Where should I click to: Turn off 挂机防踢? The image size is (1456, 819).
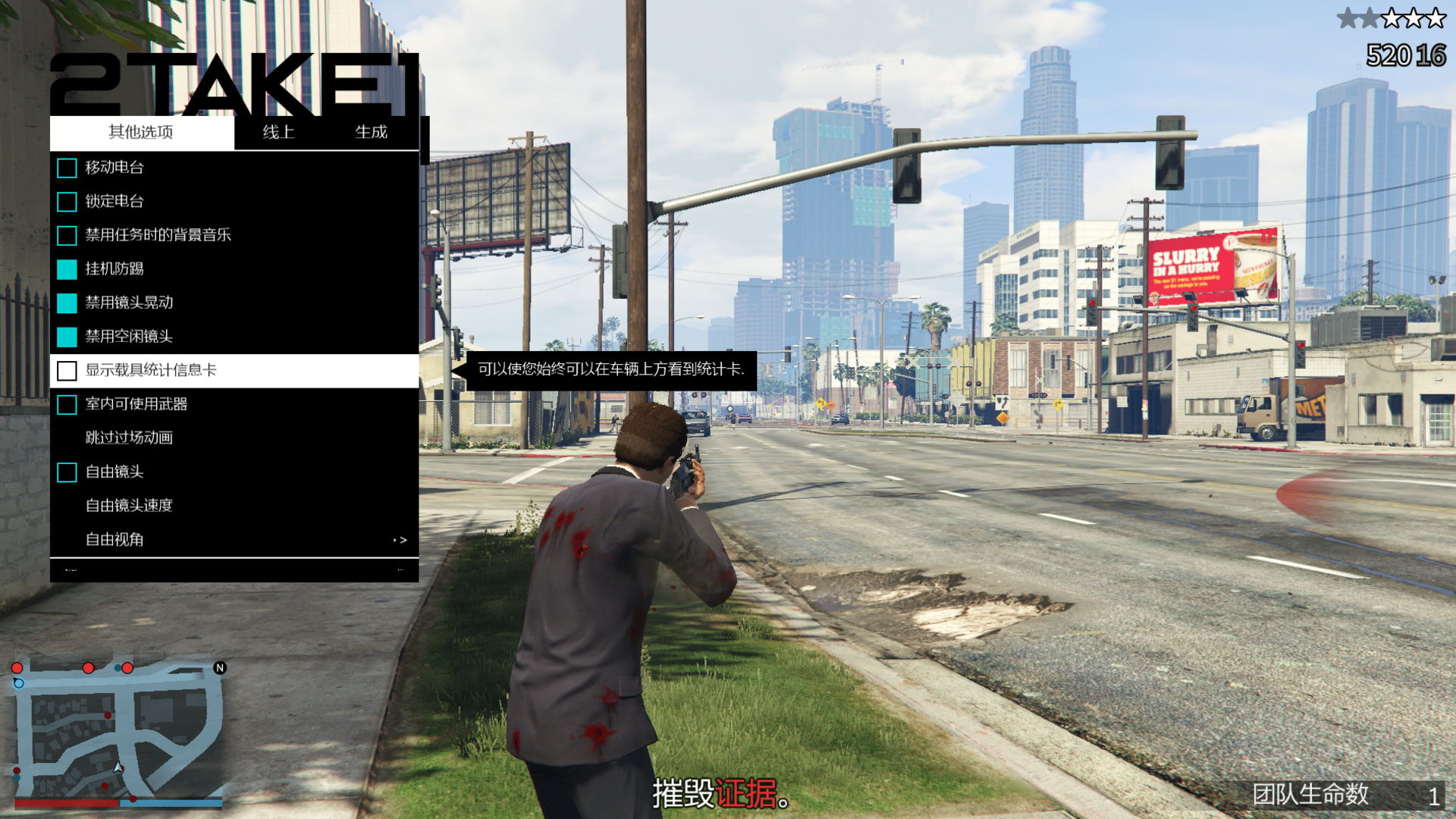click(x=67, y=269)
